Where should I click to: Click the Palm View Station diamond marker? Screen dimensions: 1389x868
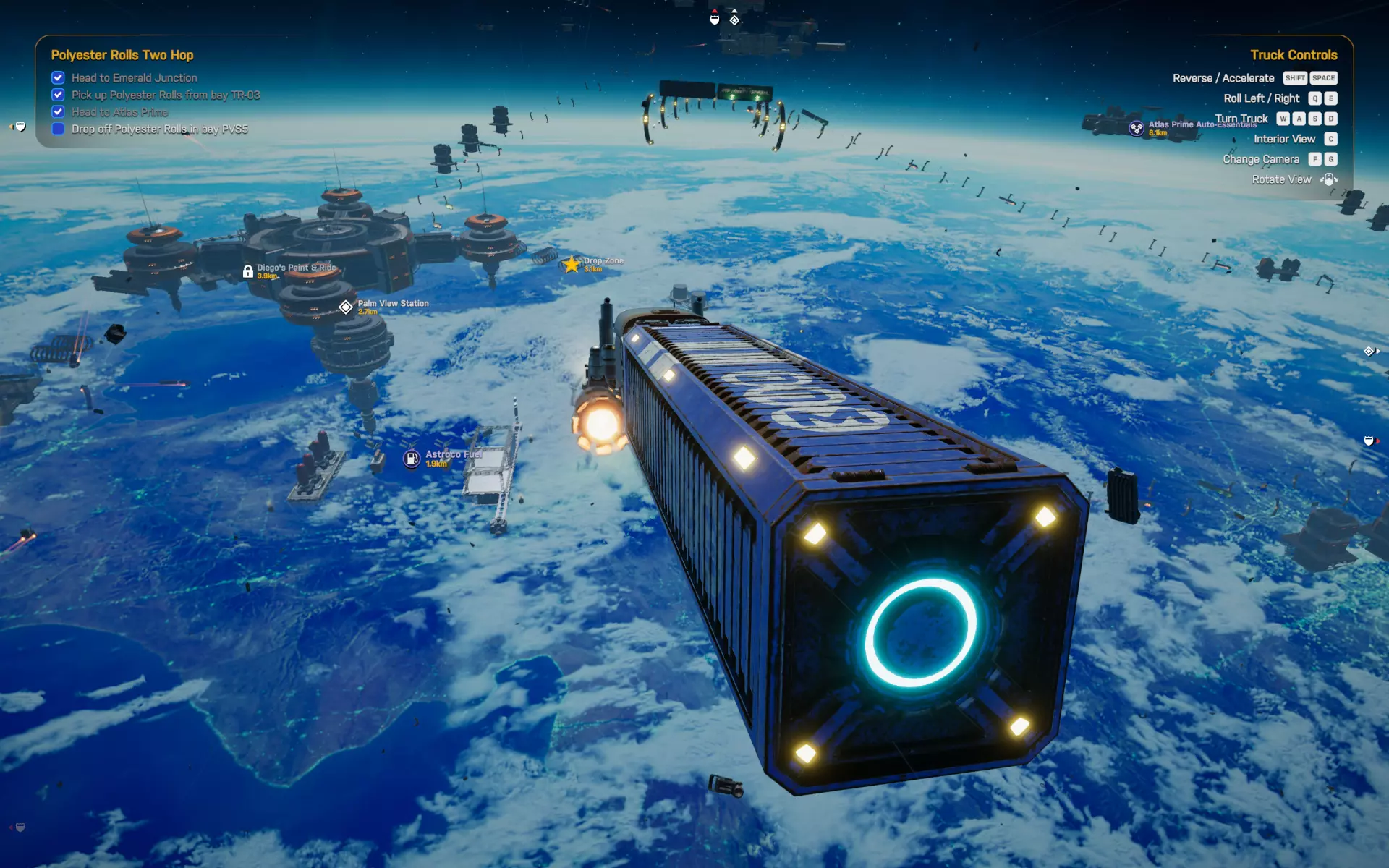pos(346,307)
